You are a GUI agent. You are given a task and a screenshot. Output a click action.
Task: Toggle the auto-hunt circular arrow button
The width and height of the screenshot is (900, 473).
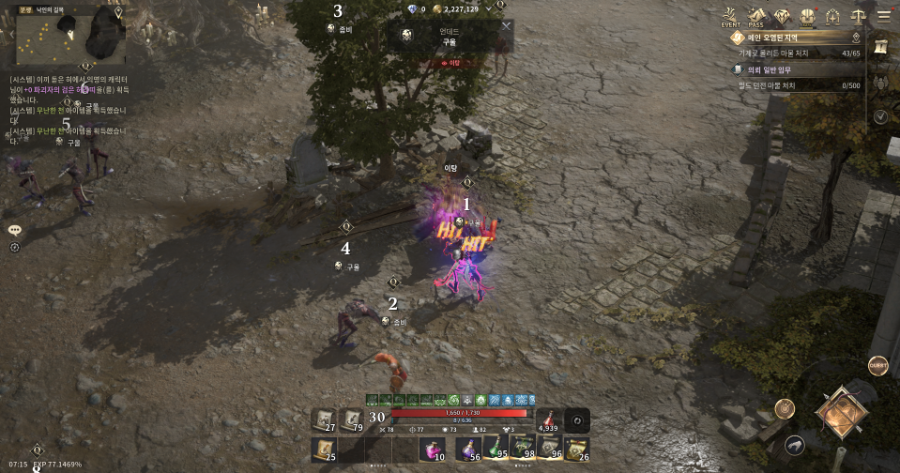576,420
